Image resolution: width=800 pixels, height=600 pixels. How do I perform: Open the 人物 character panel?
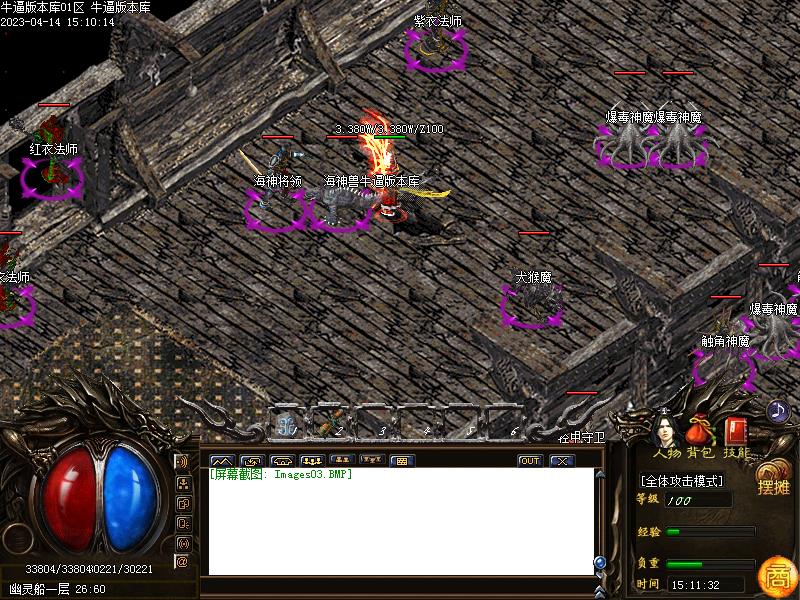pos(664,433)
